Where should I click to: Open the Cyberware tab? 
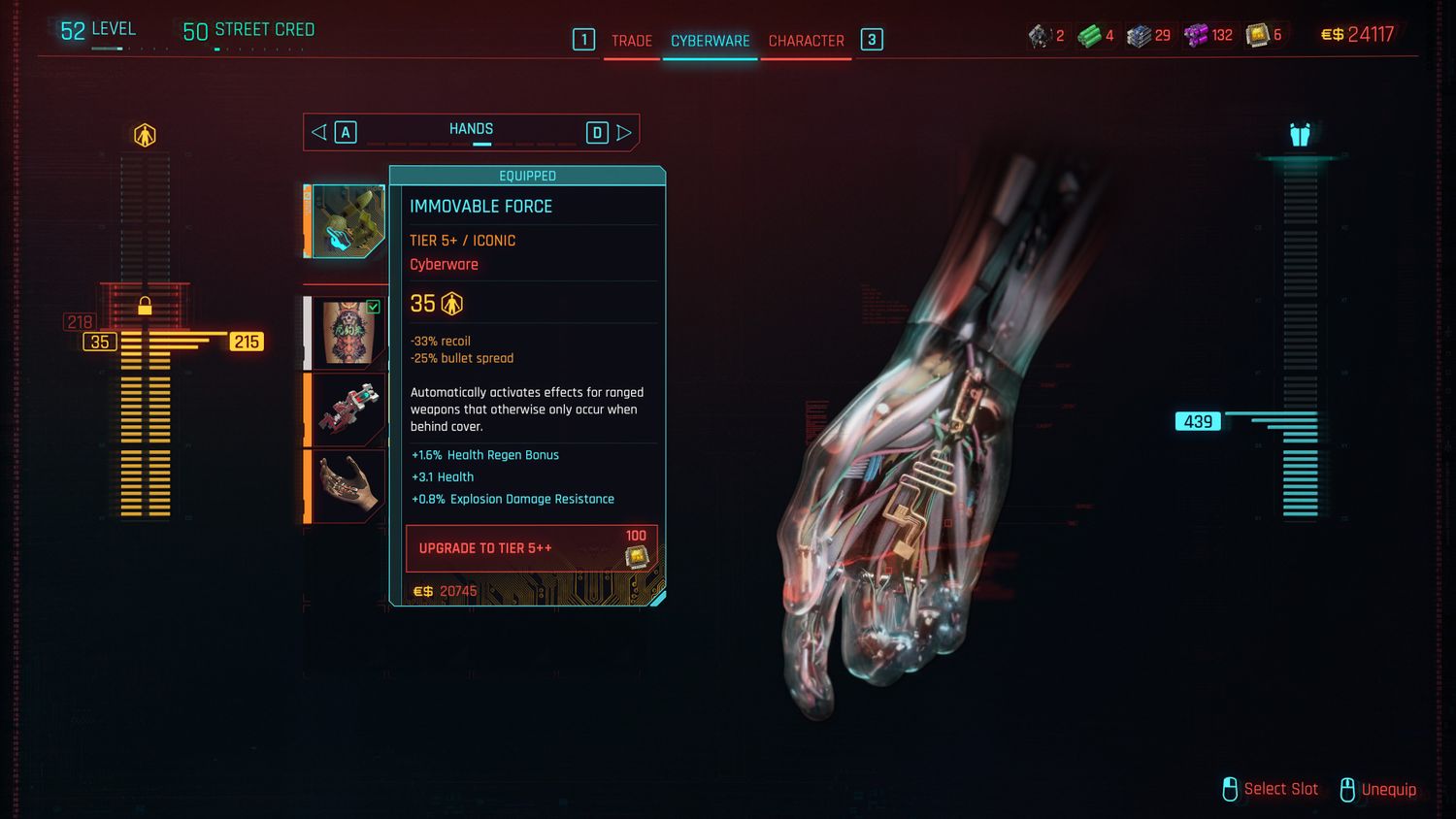[710, 41]
